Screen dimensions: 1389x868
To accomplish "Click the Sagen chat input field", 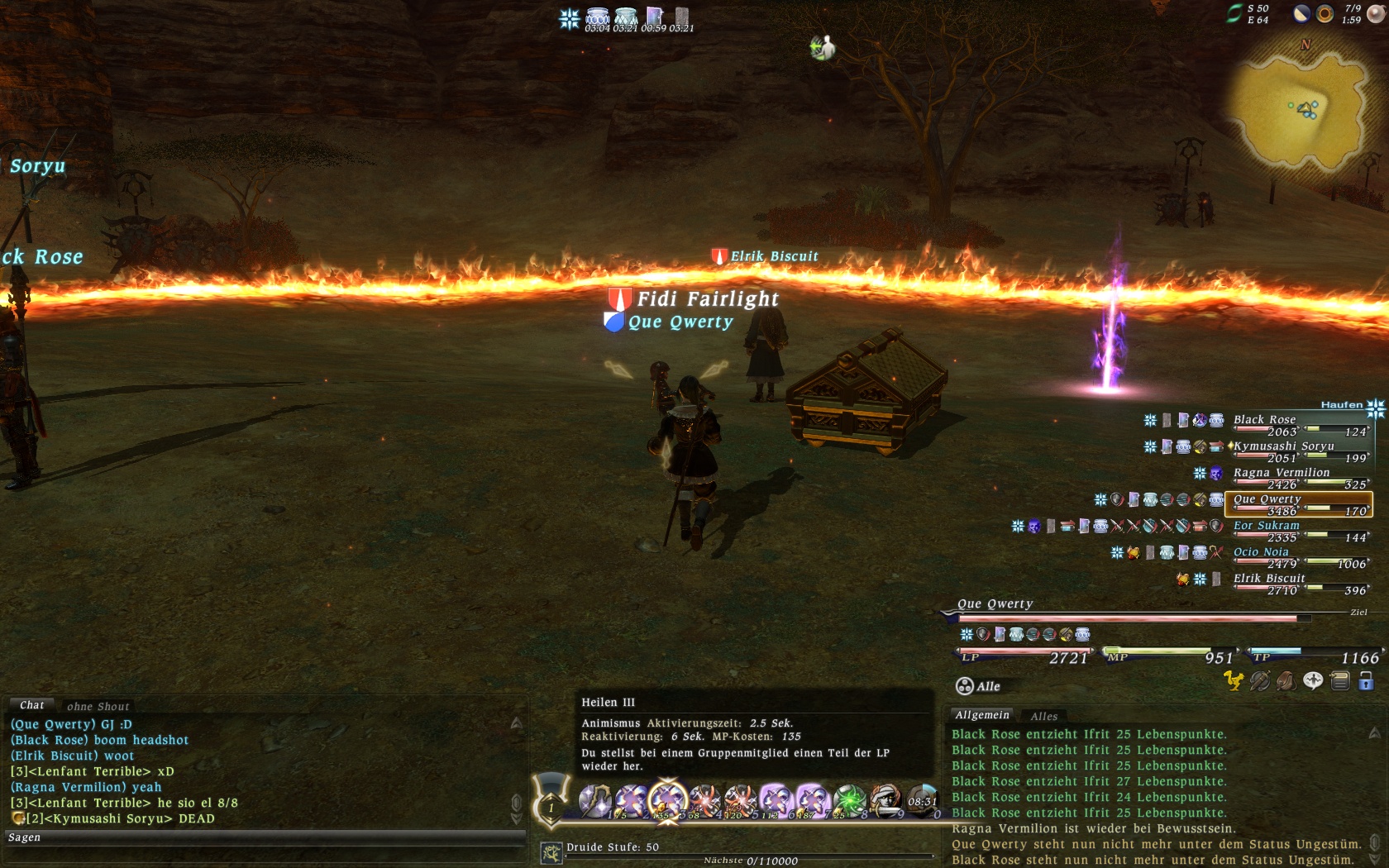I will tap(265, 837).
